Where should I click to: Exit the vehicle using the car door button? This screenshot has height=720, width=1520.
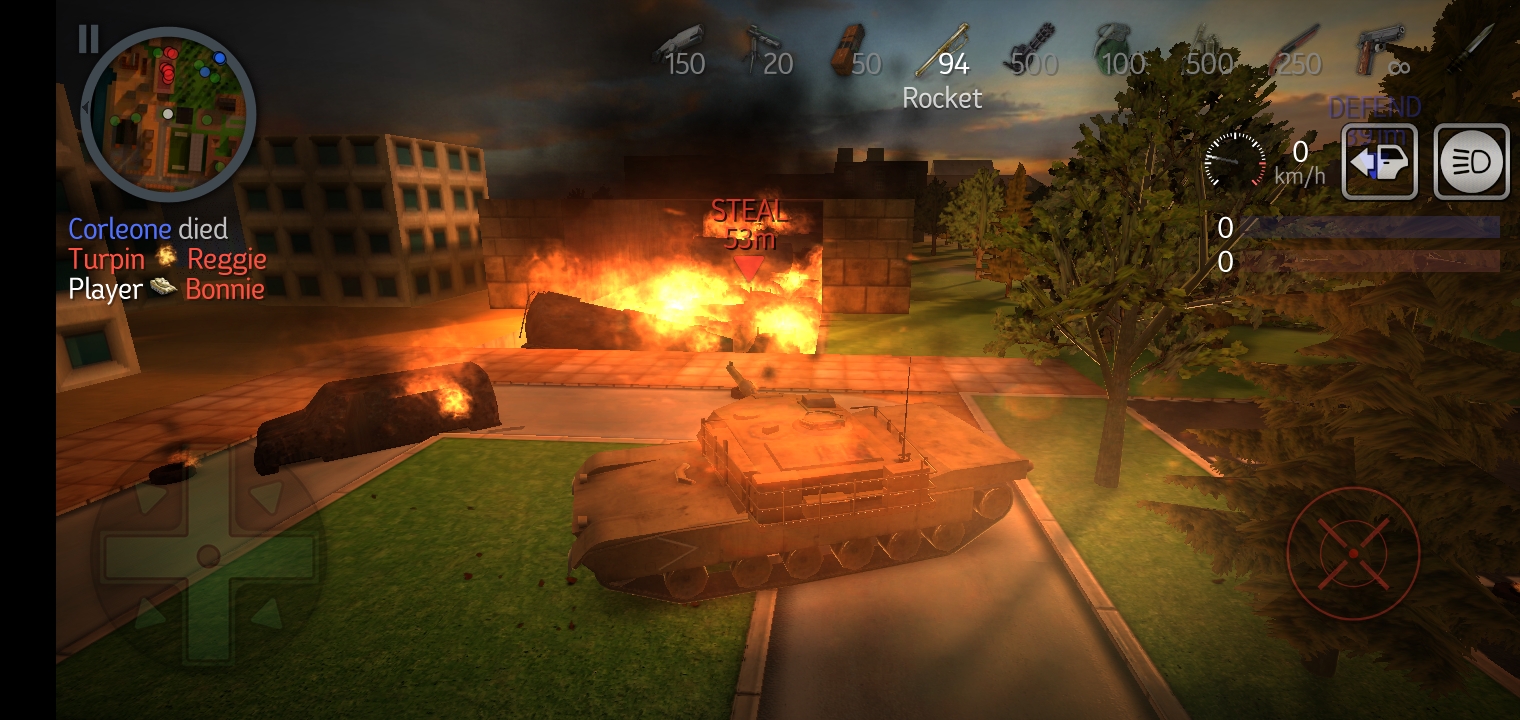pyautogui.click(x=1379, y=162)
